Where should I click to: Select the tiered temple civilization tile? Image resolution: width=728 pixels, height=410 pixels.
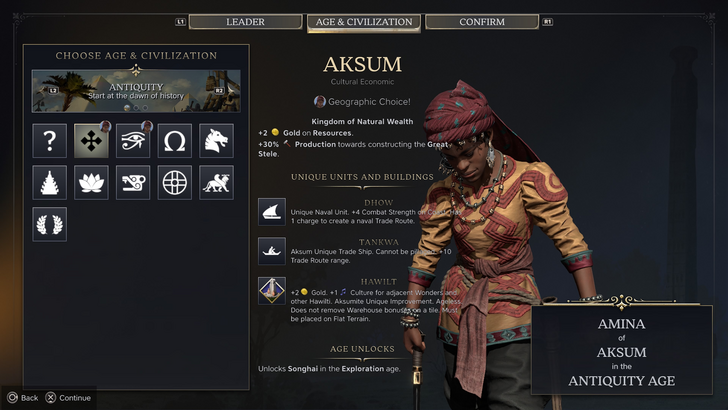(49, 182)
